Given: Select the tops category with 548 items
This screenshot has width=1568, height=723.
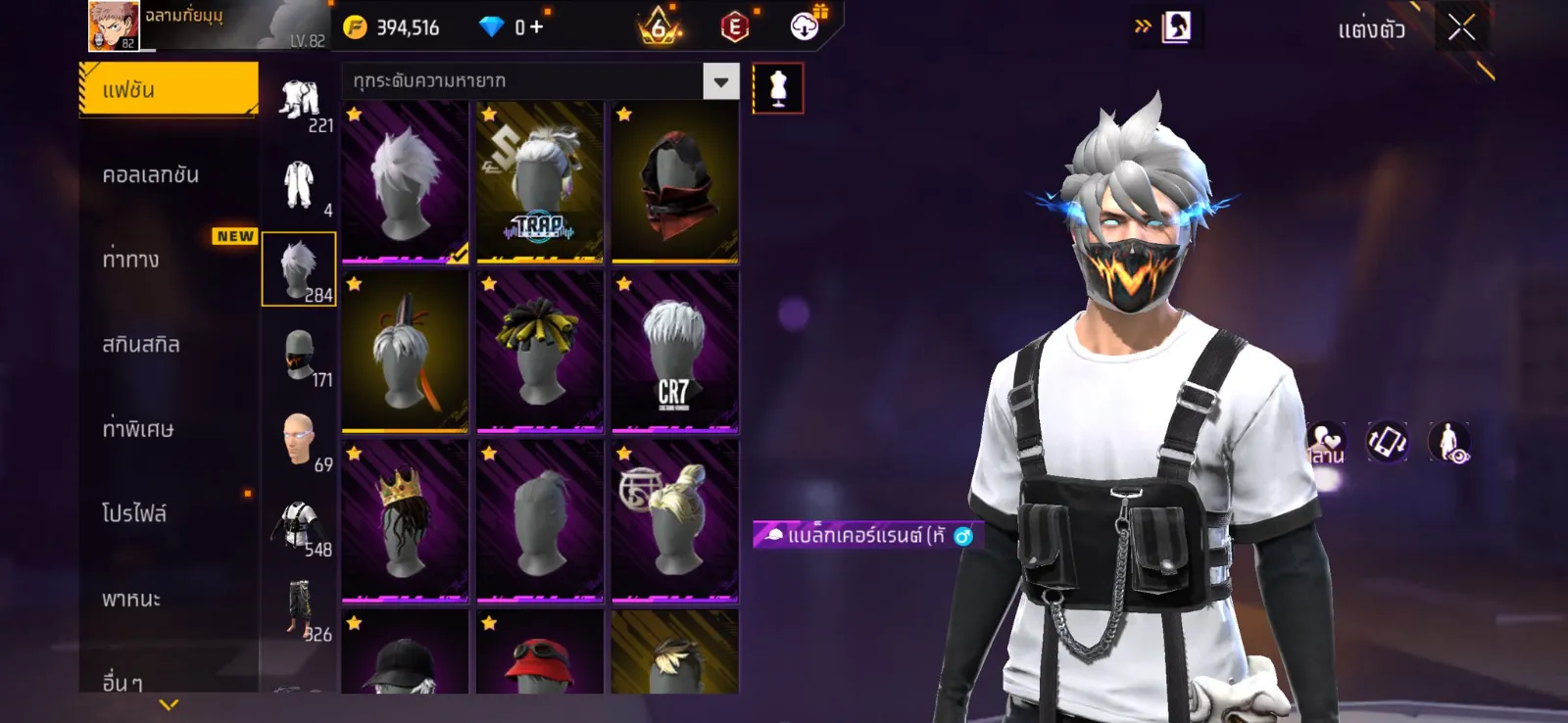Looking at the screenshot, I should [300, 526].
